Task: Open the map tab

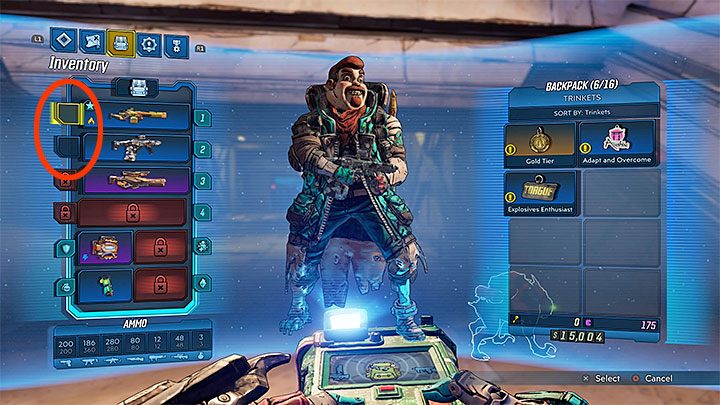Action: [93, 43]
